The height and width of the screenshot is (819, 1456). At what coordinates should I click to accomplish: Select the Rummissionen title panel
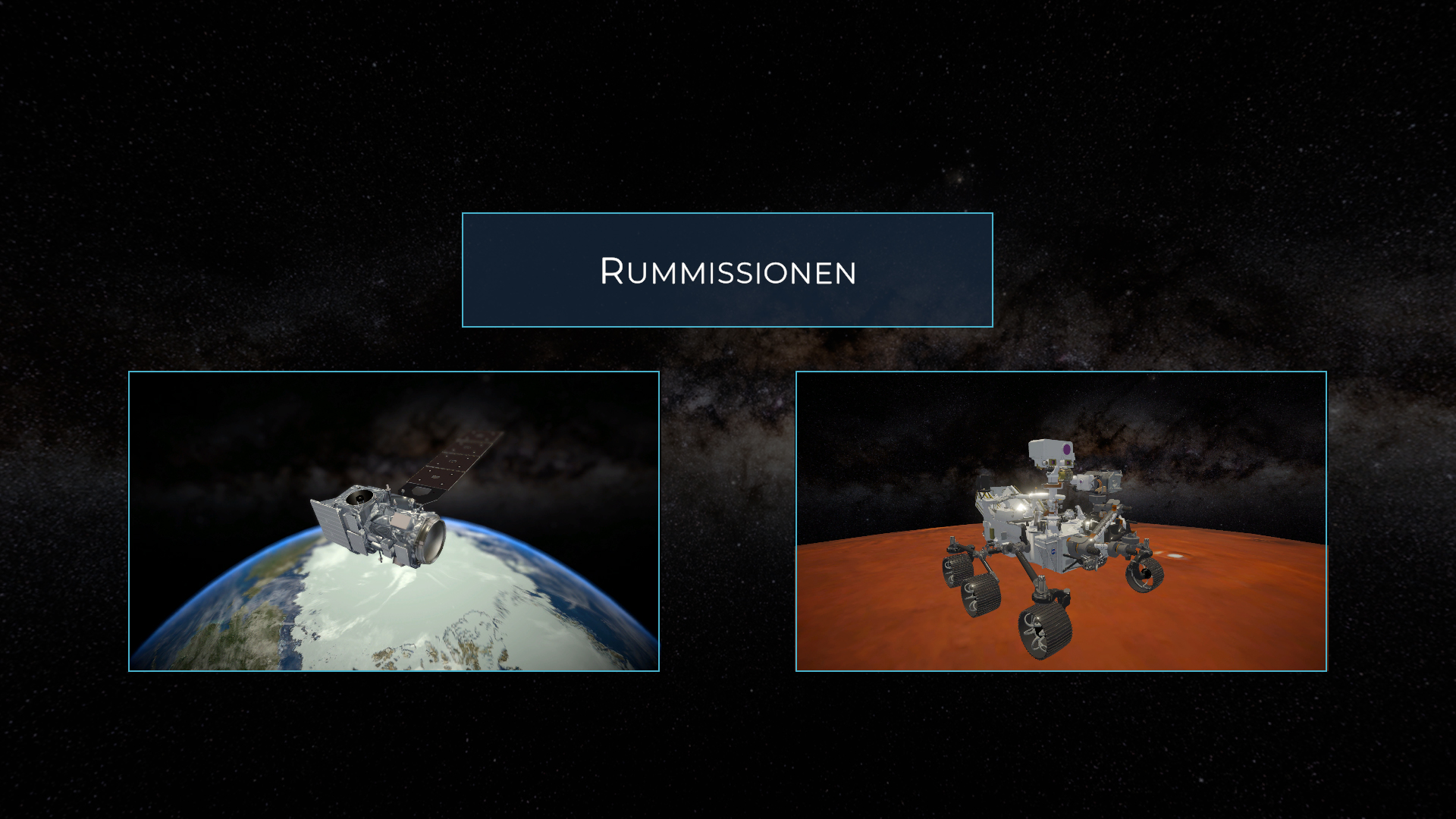[727, 270]
